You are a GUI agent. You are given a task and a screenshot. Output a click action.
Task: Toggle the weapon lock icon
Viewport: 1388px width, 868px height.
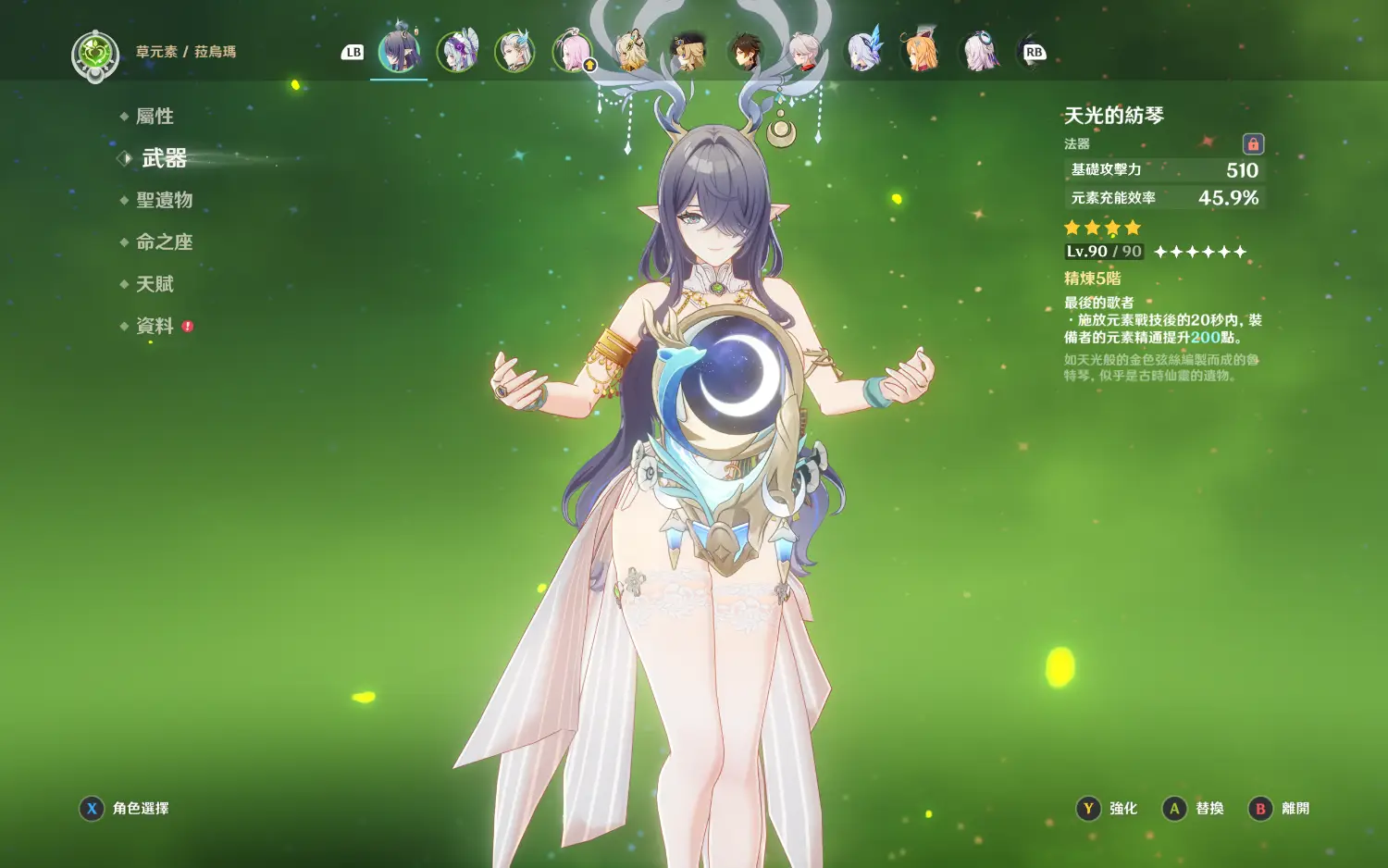coord(1253,144)
